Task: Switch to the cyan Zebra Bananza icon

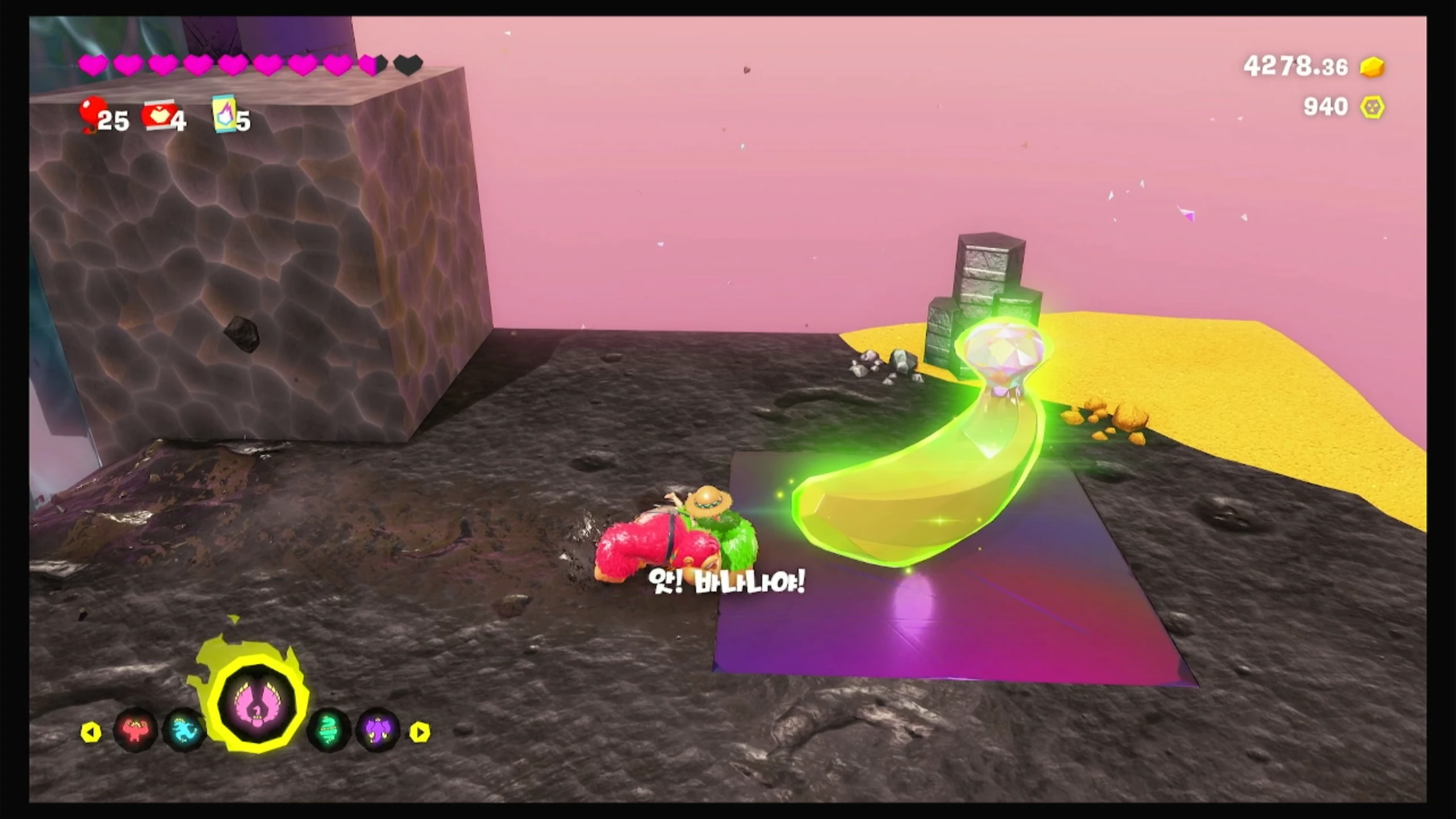Action: (x=183, y=731)
